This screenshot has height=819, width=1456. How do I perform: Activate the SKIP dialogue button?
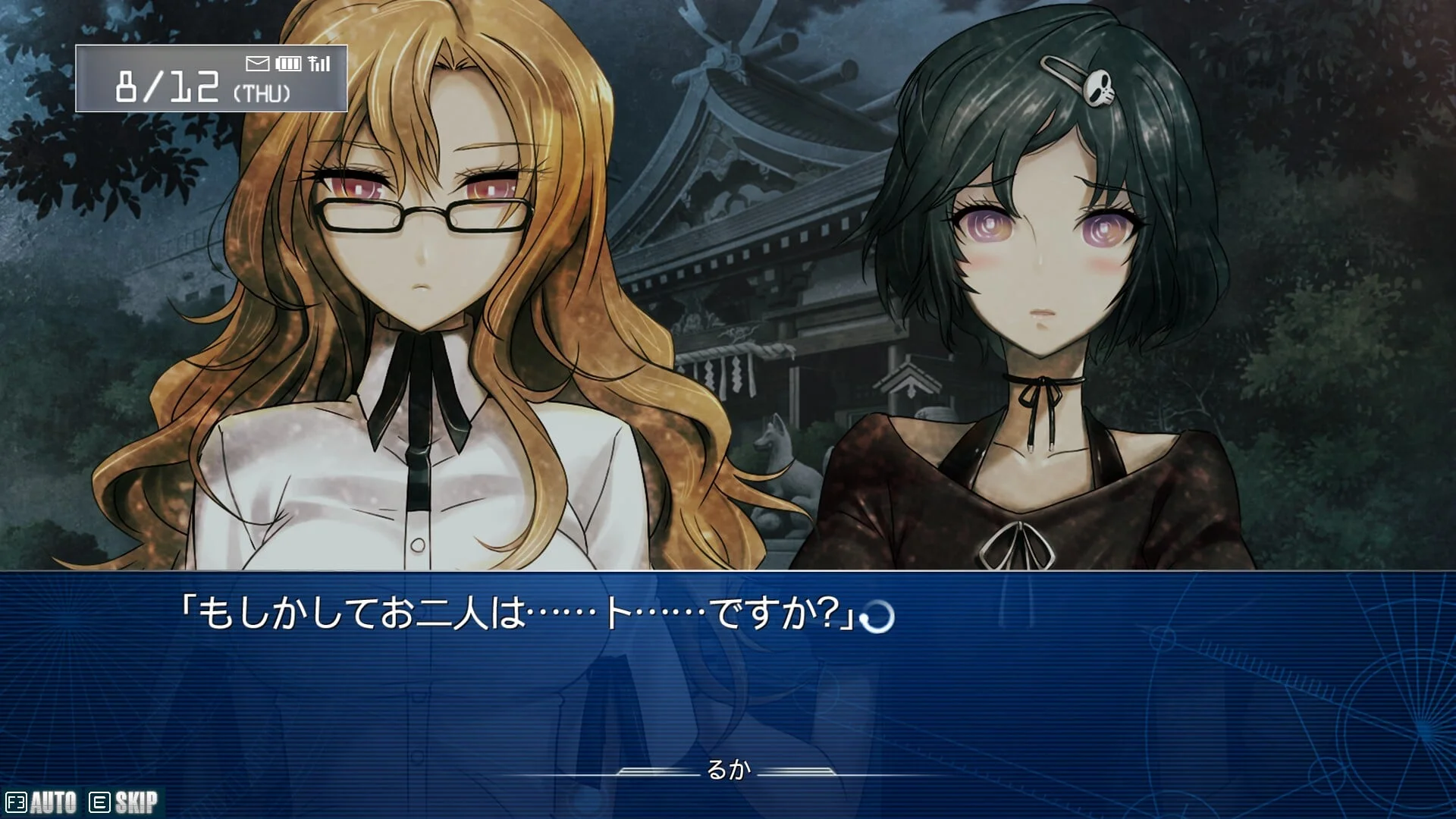pos(124,802)
